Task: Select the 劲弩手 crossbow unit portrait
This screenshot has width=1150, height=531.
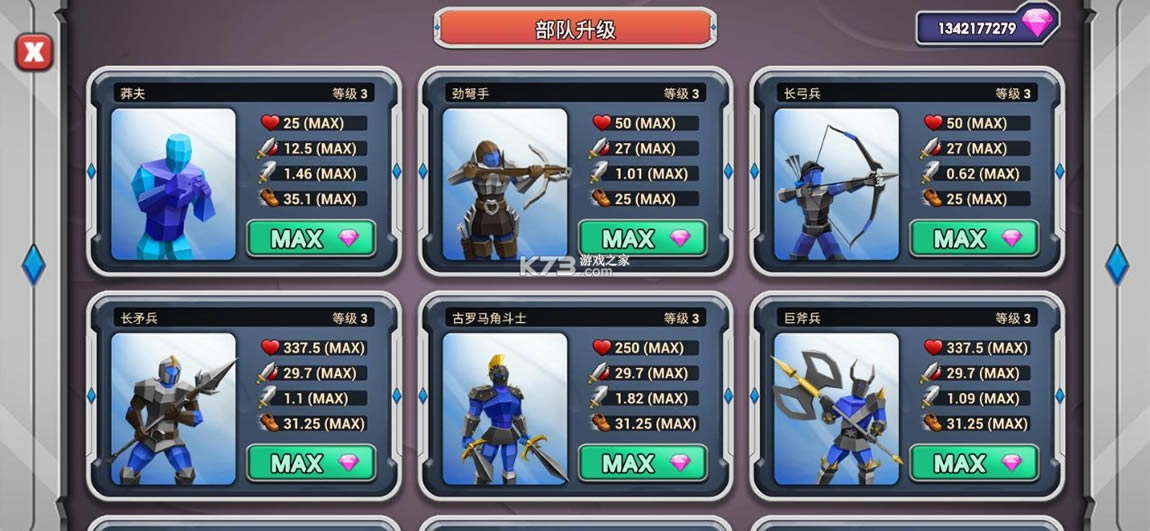Action: (x=504, y=184)
